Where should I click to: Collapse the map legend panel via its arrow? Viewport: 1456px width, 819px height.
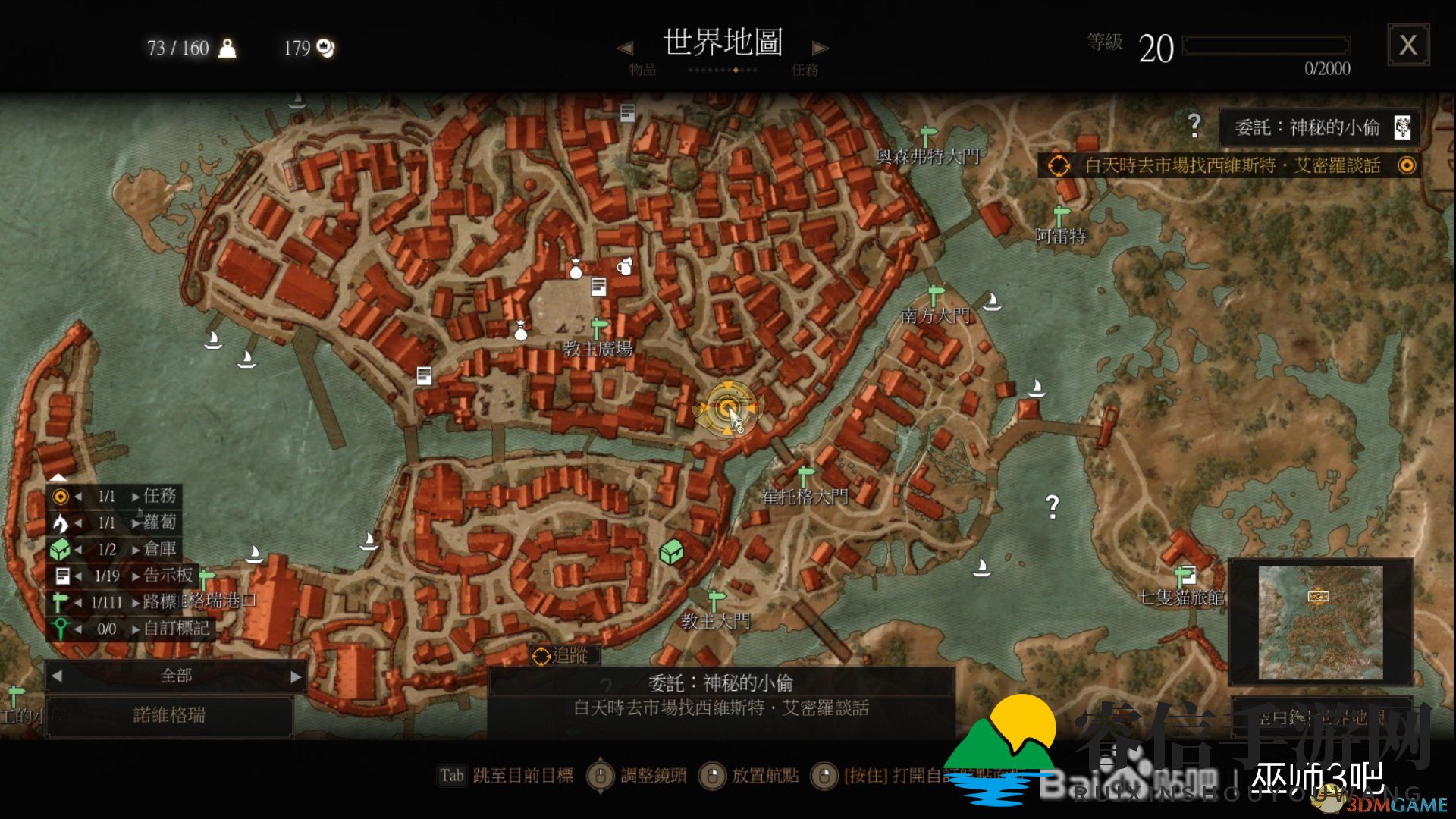[x=57, y=478]
